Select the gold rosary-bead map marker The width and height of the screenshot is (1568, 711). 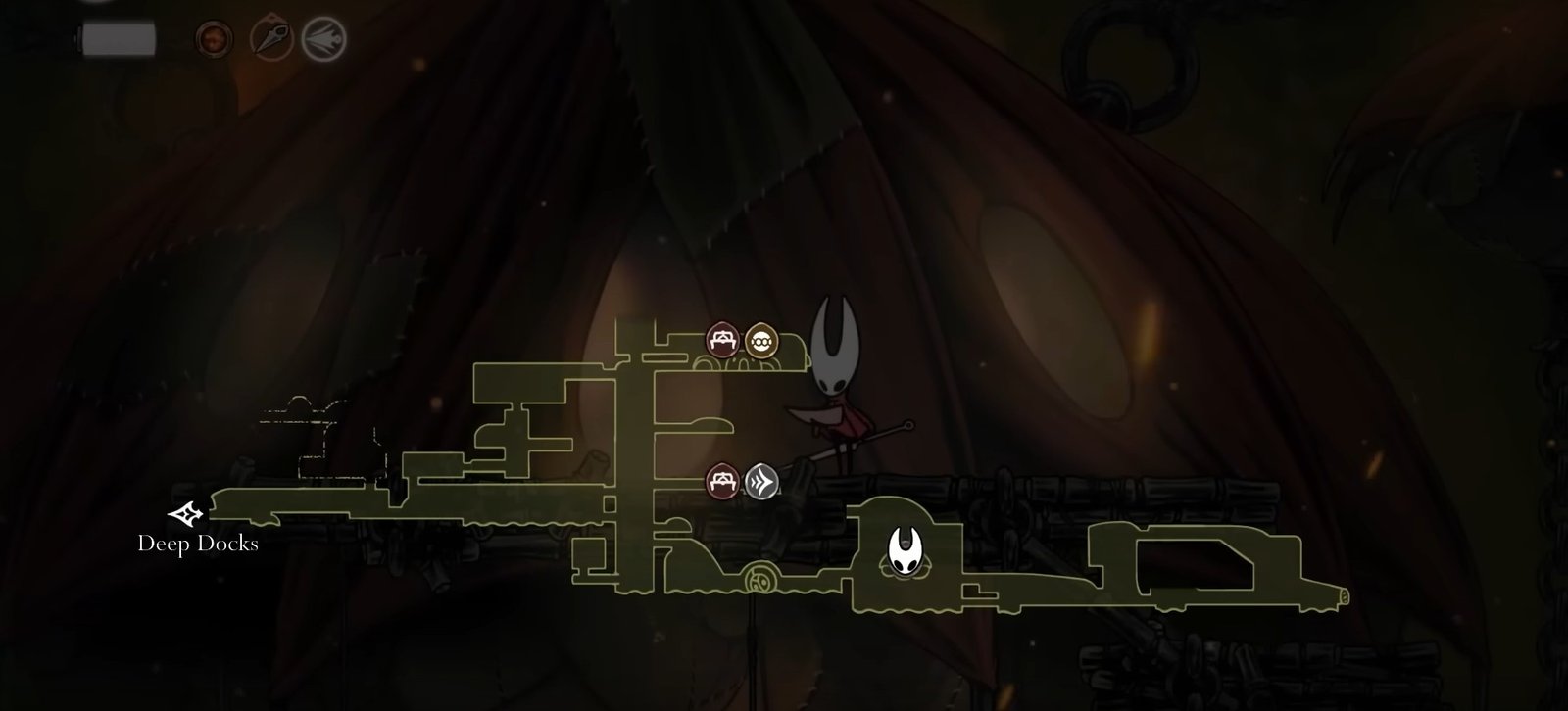(x=761, y=341)
